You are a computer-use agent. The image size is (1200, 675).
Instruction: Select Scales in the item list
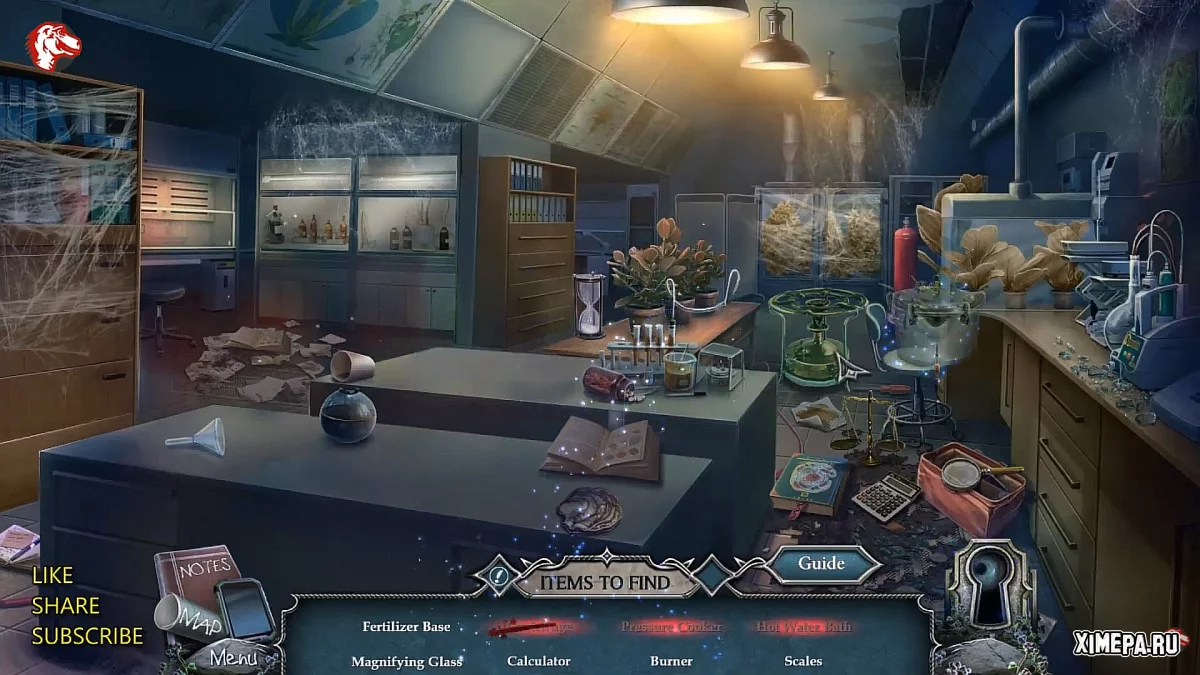pos(803,661)
